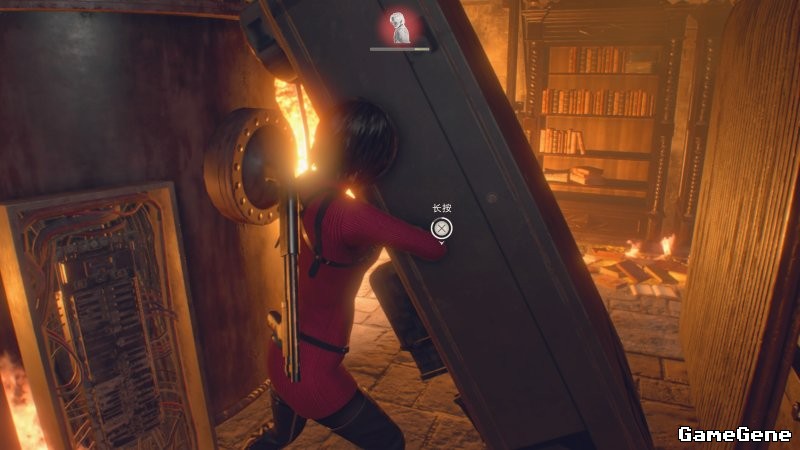Click the companion portrait icon
The width and height of the screenshot is (800, 450).
pyautogui.click(x=400, y=27)
